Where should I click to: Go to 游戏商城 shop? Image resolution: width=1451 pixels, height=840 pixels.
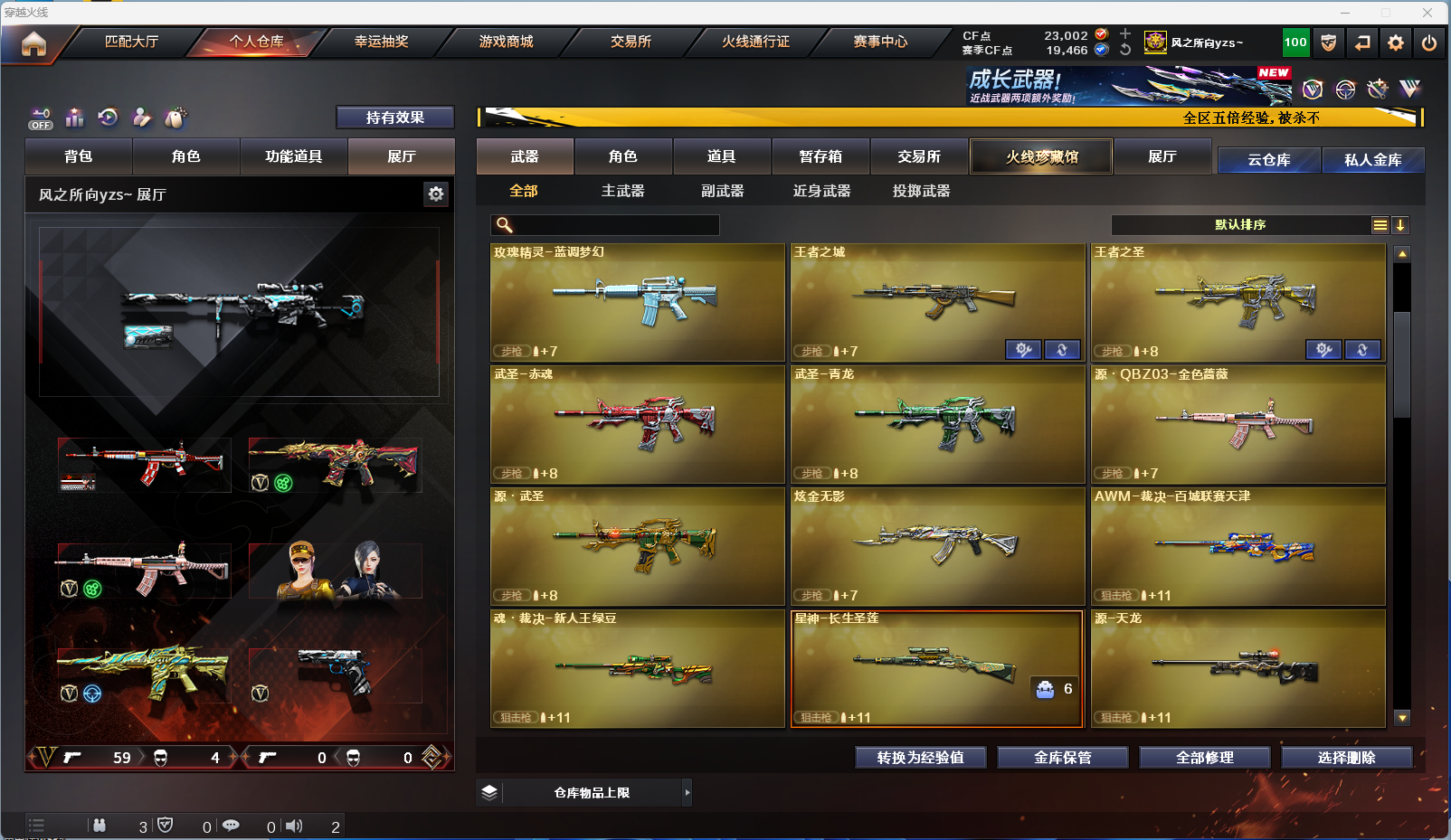click(x=506, y=42)
